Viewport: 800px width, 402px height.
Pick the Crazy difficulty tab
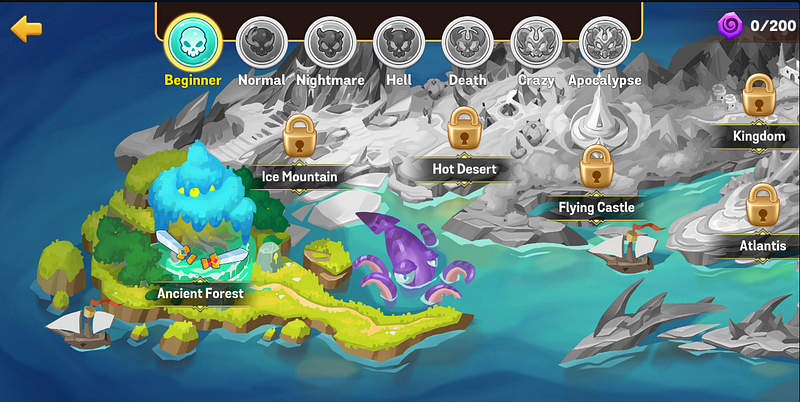tap(536, 43)
